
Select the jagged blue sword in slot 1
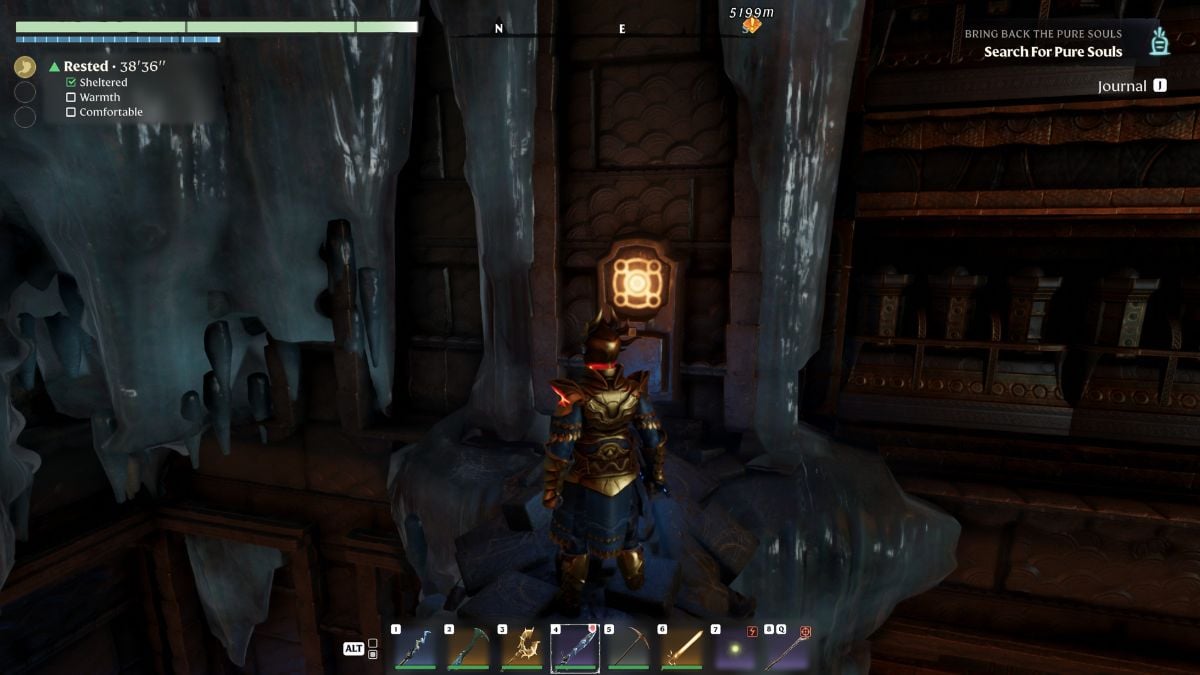pos(415,648)
